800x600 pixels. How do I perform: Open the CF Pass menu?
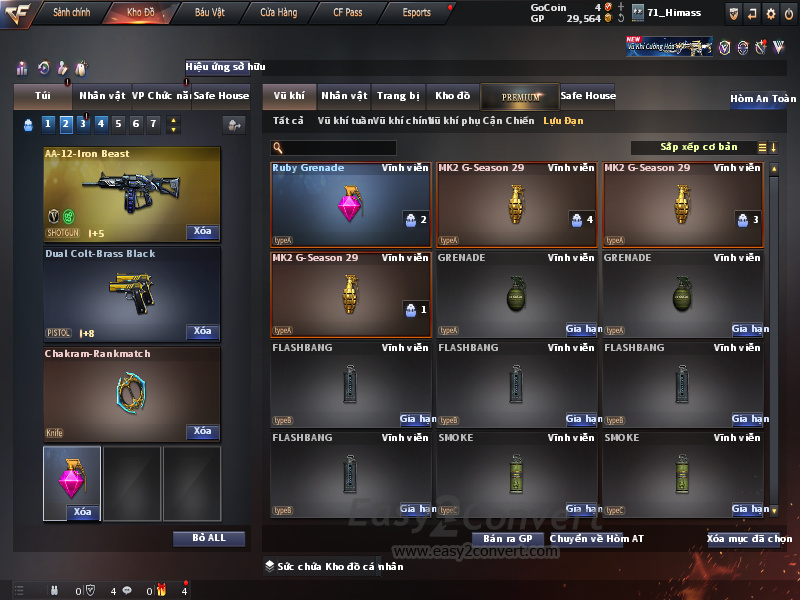point(348,13)
